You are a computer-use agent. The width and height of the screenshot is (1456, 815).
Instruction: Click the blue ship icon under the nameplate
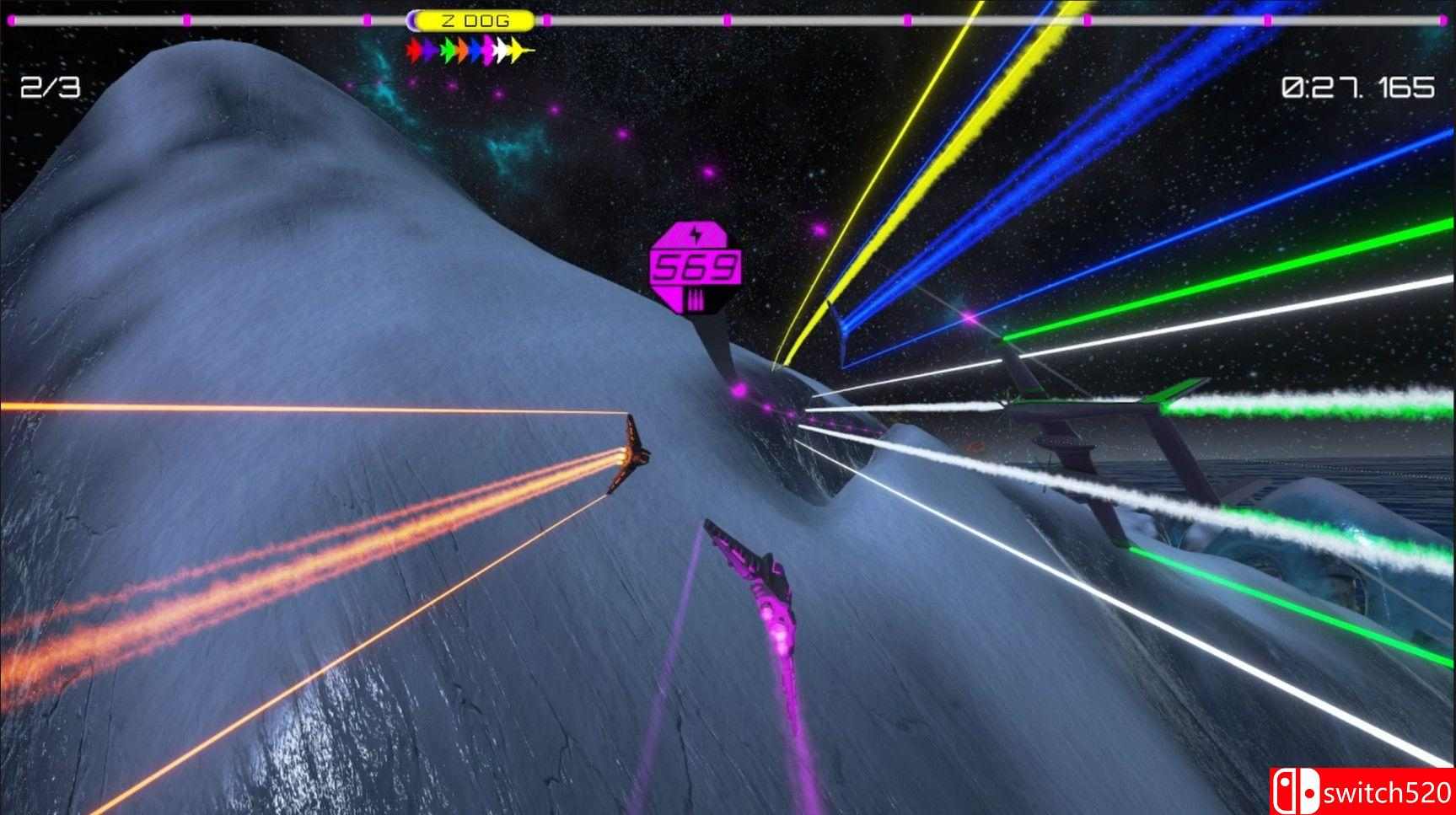point(475,50)
